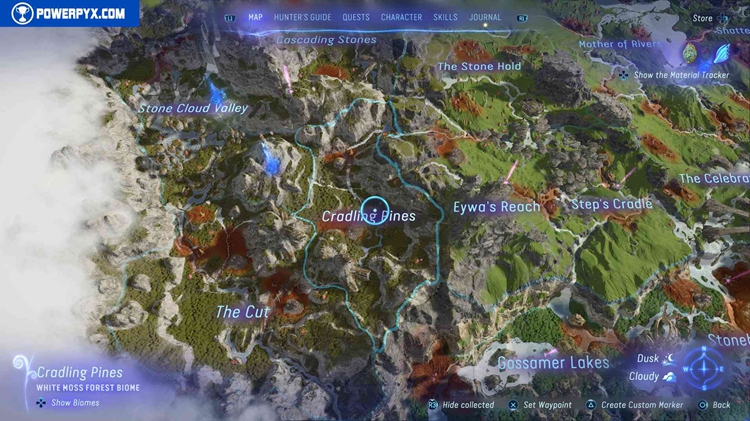Click the PowerPyx.com watermark logo

(69, 13)
